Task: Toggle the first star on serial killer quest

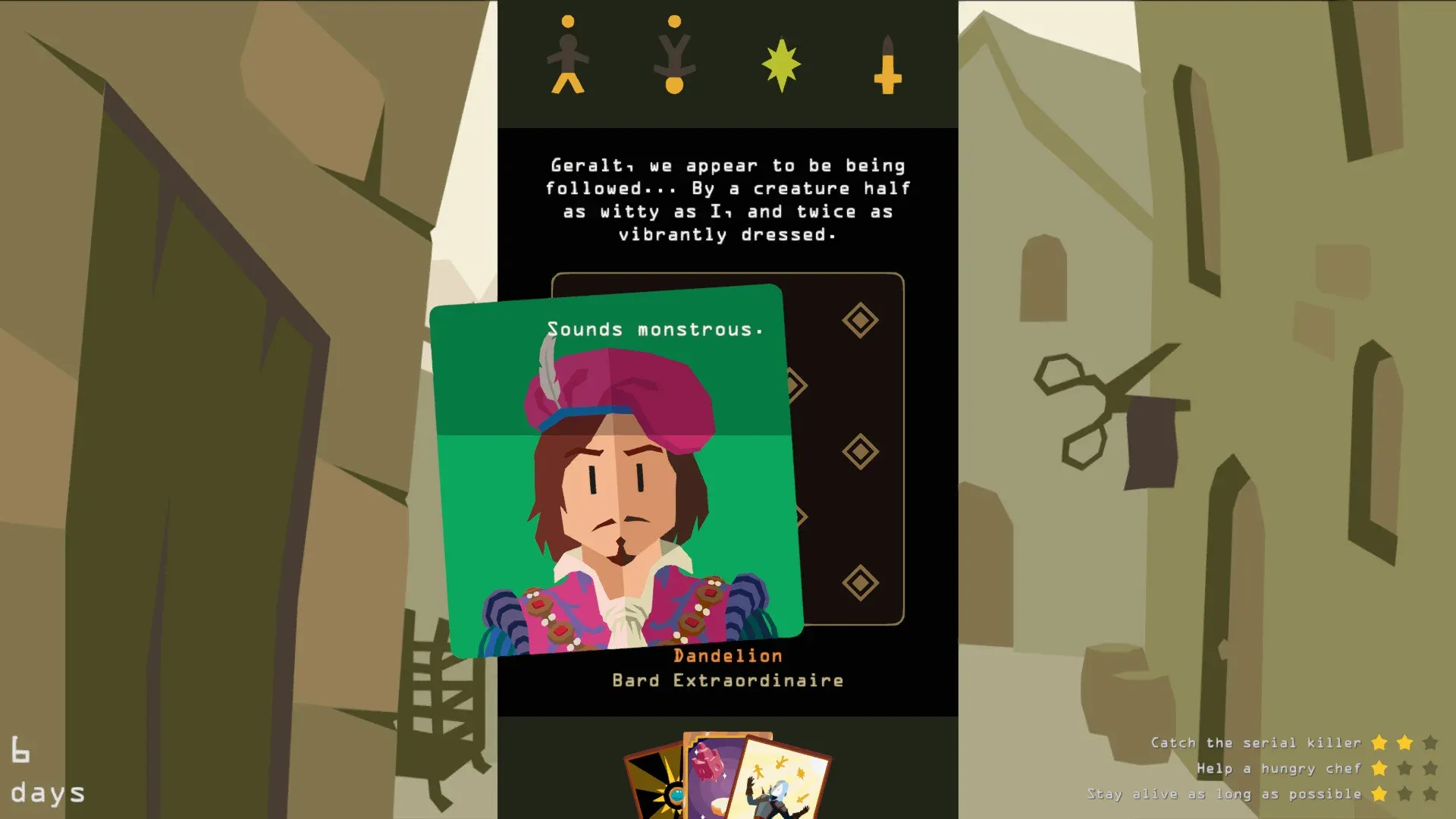Action: click(1380, 743)
